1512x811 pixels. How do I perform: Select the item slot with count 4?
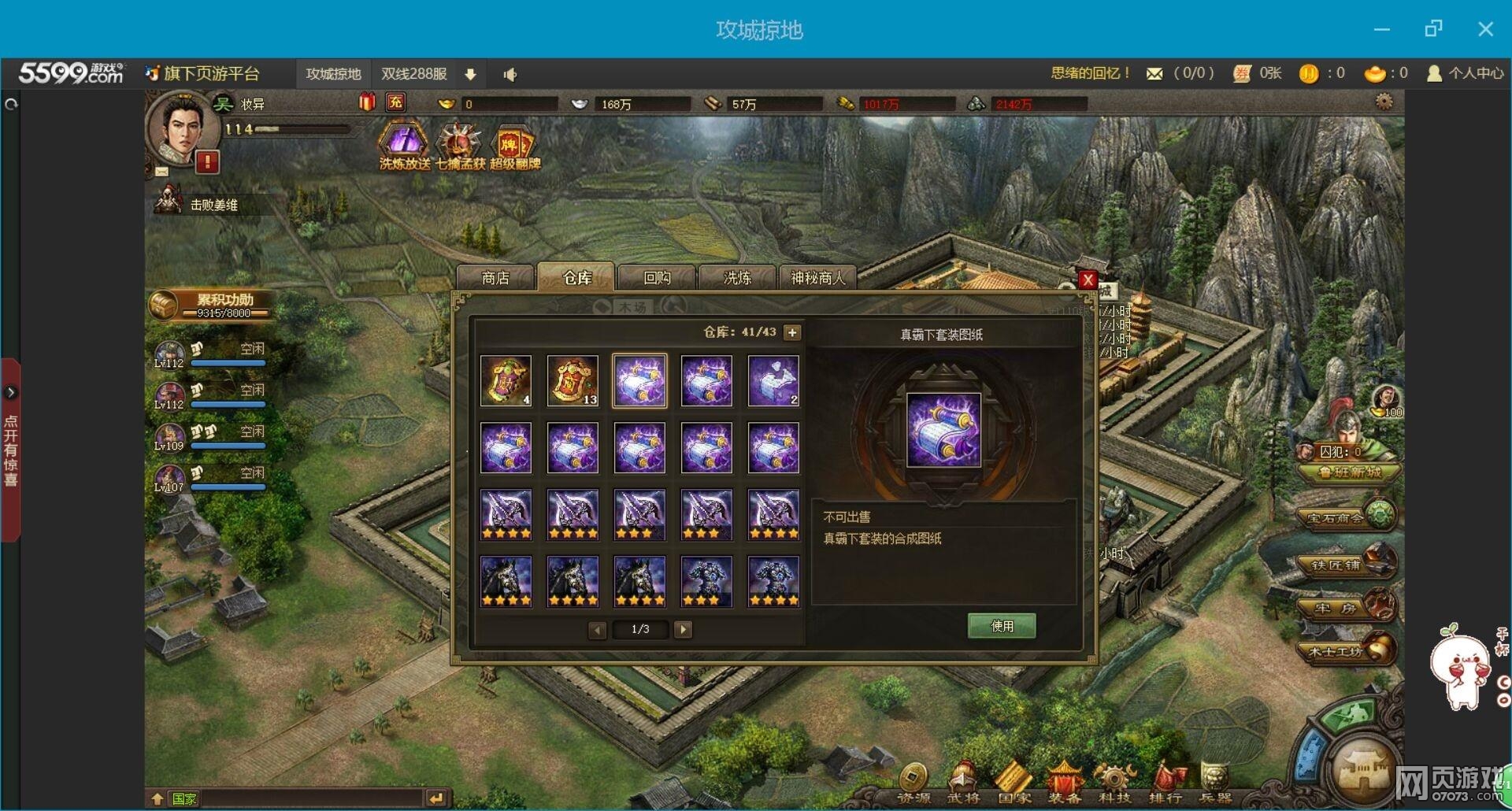point(506,381)
